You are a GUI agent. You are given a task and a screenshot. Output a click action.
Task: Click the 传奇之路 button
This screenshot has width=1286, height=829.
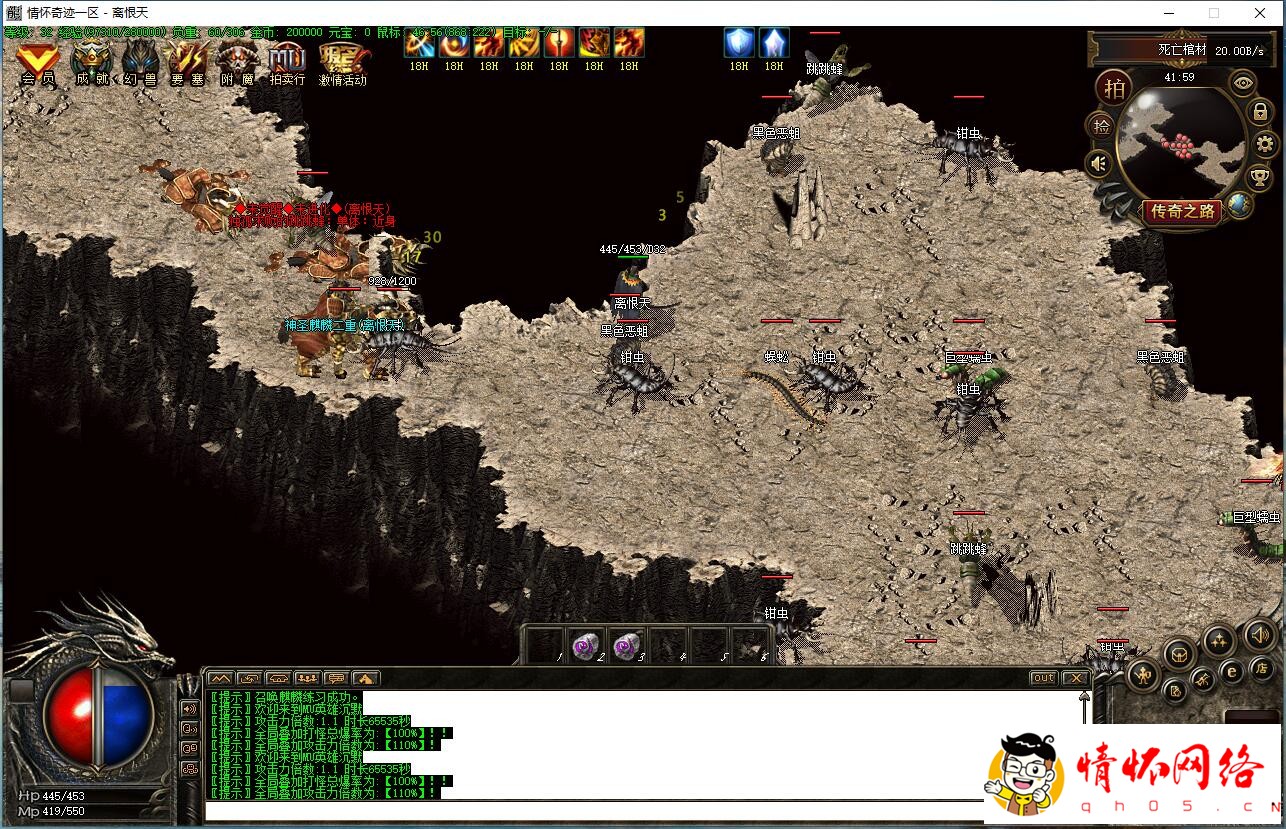pyautogui.click(x=1182, y=211)
